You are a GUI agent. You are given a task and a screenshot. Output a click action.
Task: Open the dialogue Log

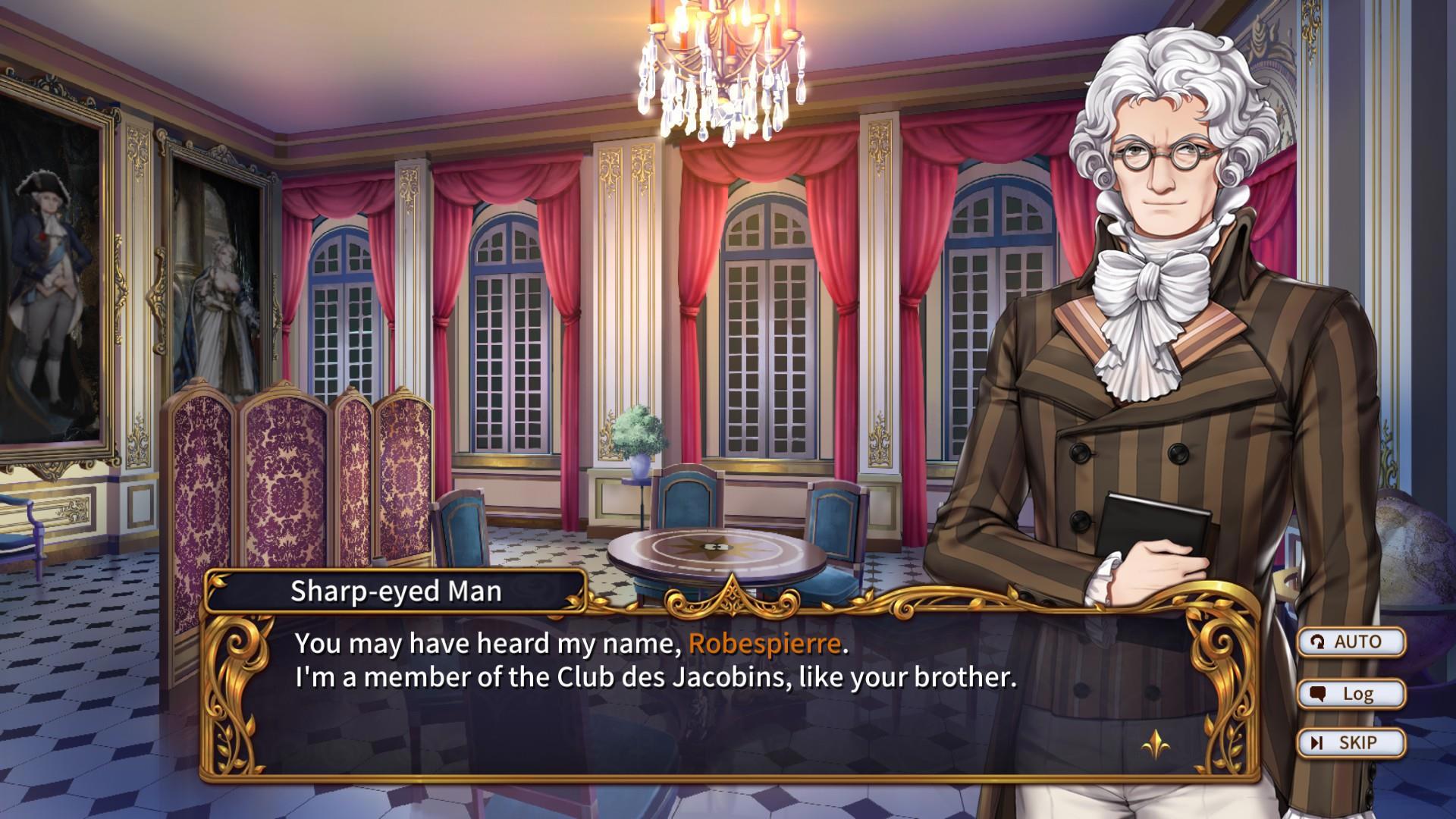[1351, 694]
